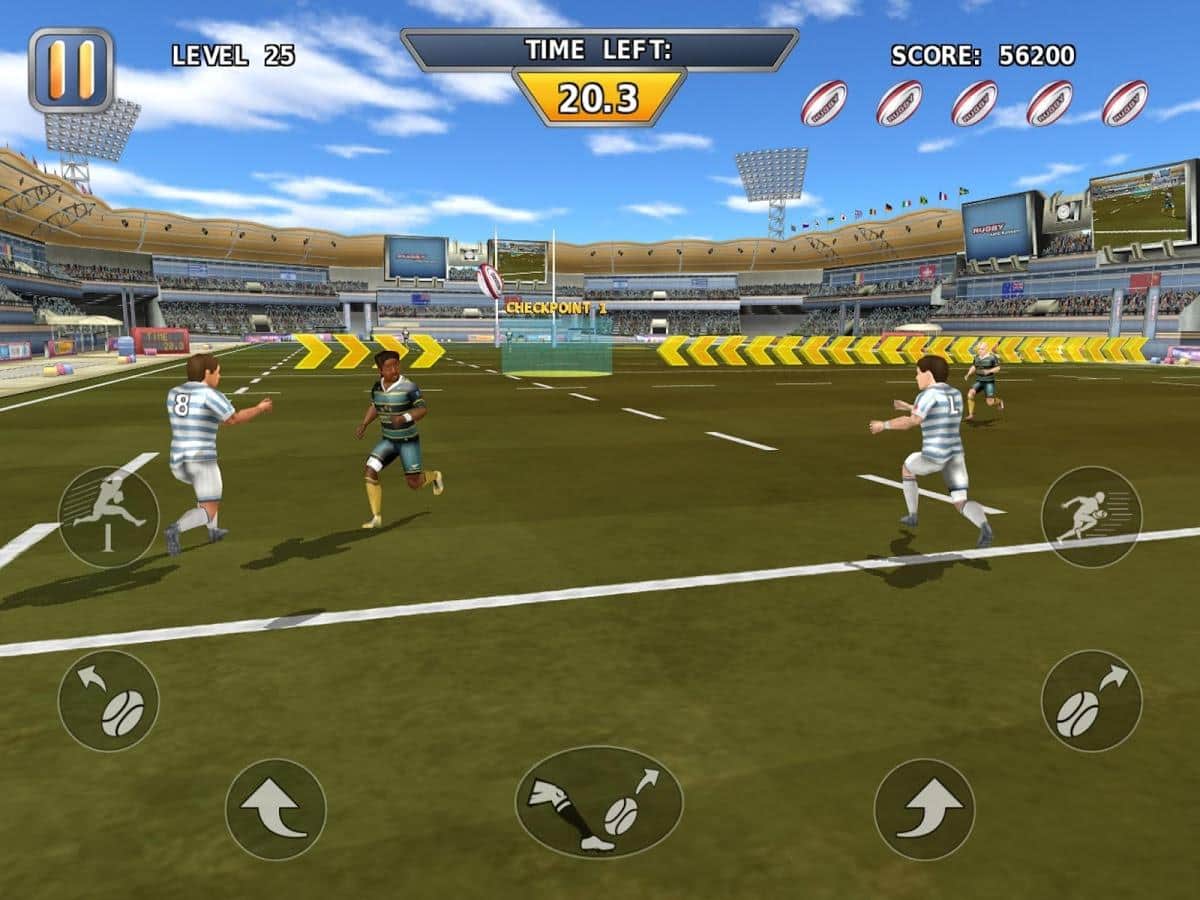Pass the ball to the left
This screenshot has height=900, width=1200.
(108, 700)
